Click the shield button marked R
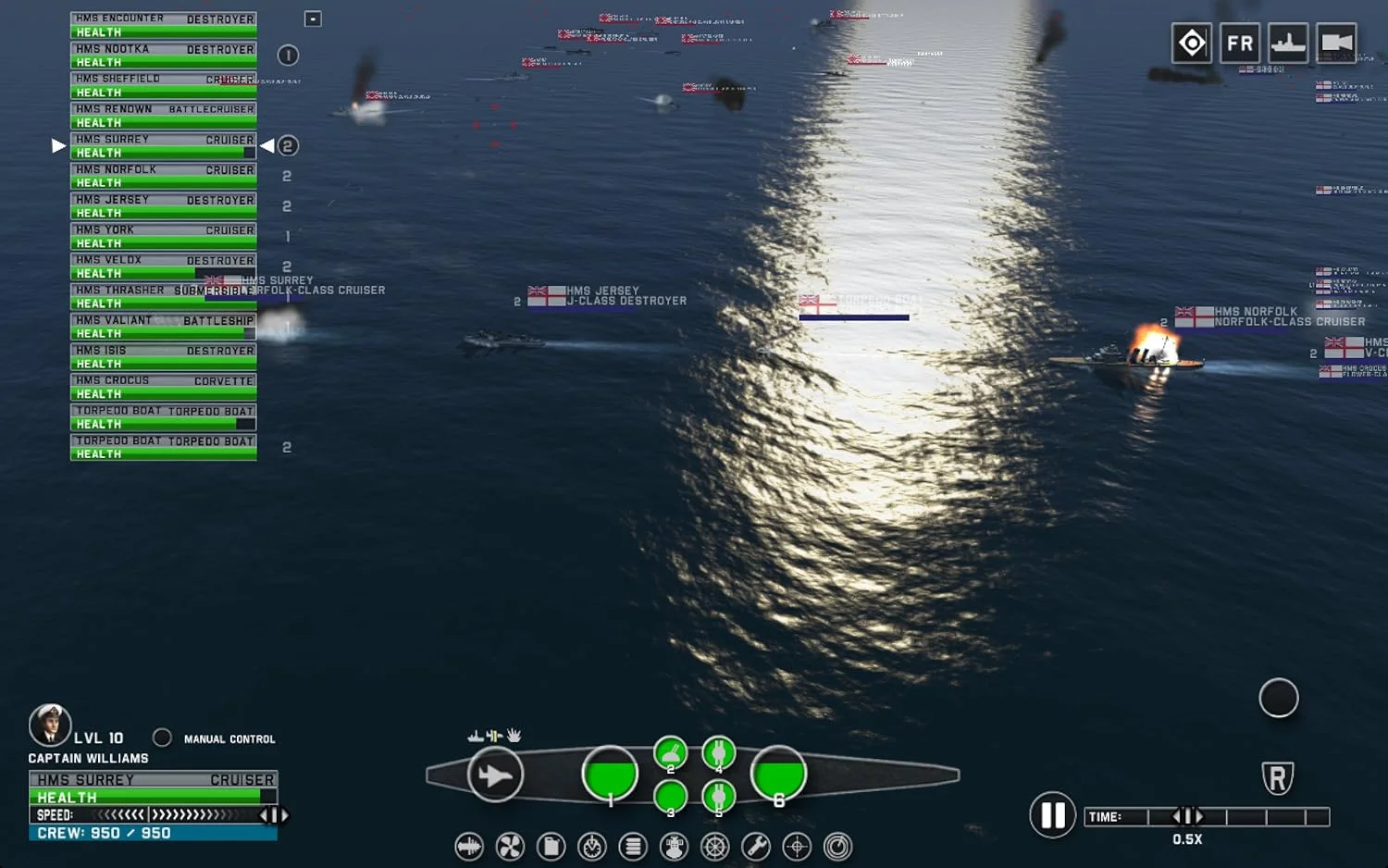 coord(1277,778)
